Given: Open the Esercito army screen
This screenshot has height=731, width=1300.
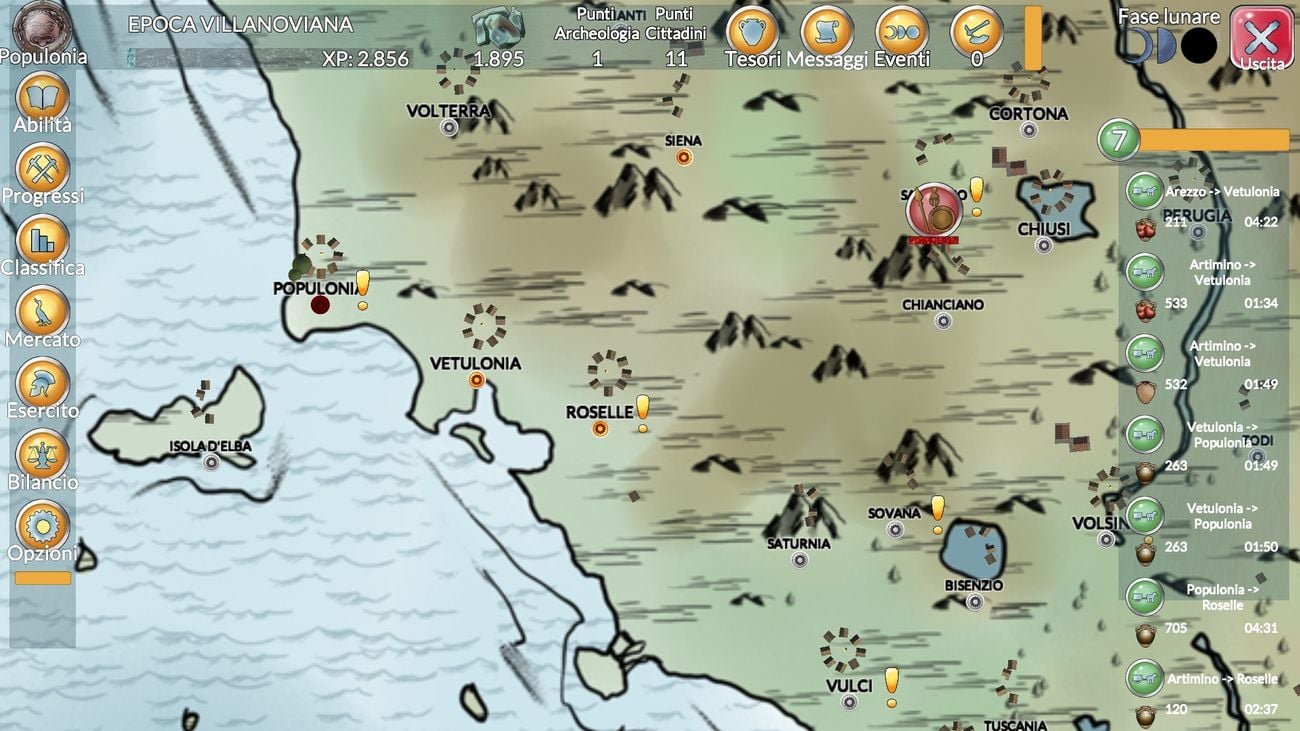Looking at the screenshot, I should click(42, 383).
